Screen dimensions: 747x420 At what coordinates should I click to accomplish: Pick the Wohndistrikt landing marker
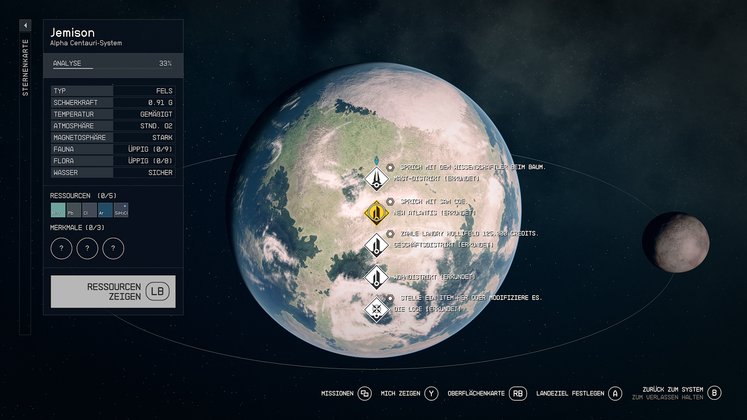coord(376,276)
